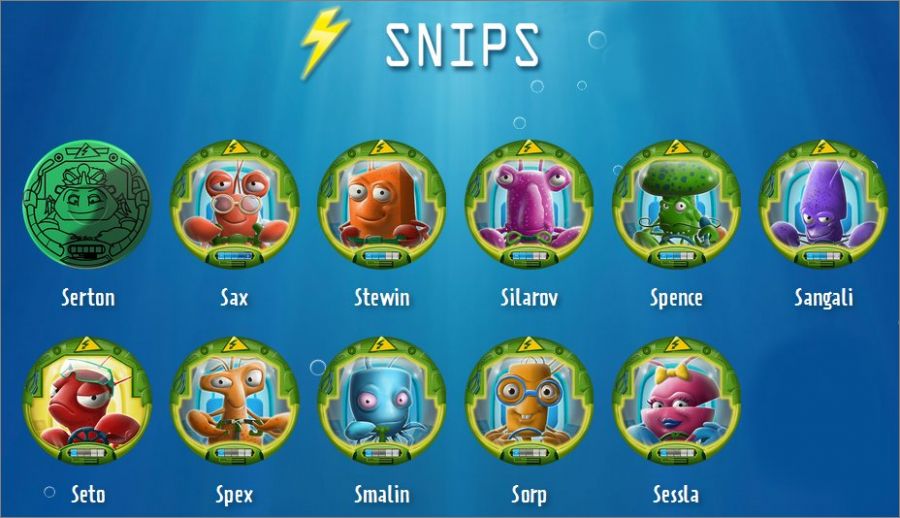900x518 pixels.
Task: Open Spence, the green spotted-hat character
Action: click(676, 203)
